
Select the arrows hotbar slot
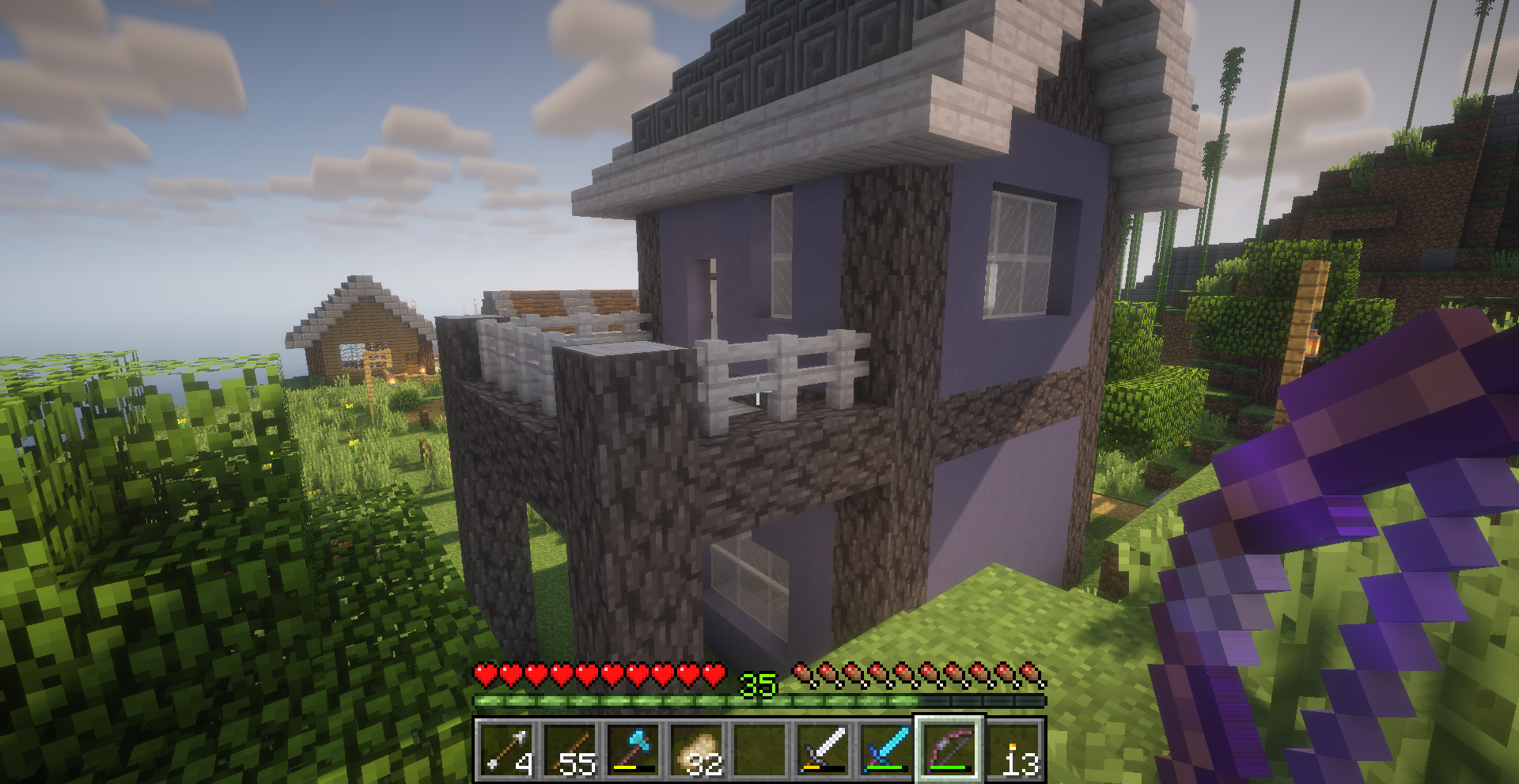[506, 749]
